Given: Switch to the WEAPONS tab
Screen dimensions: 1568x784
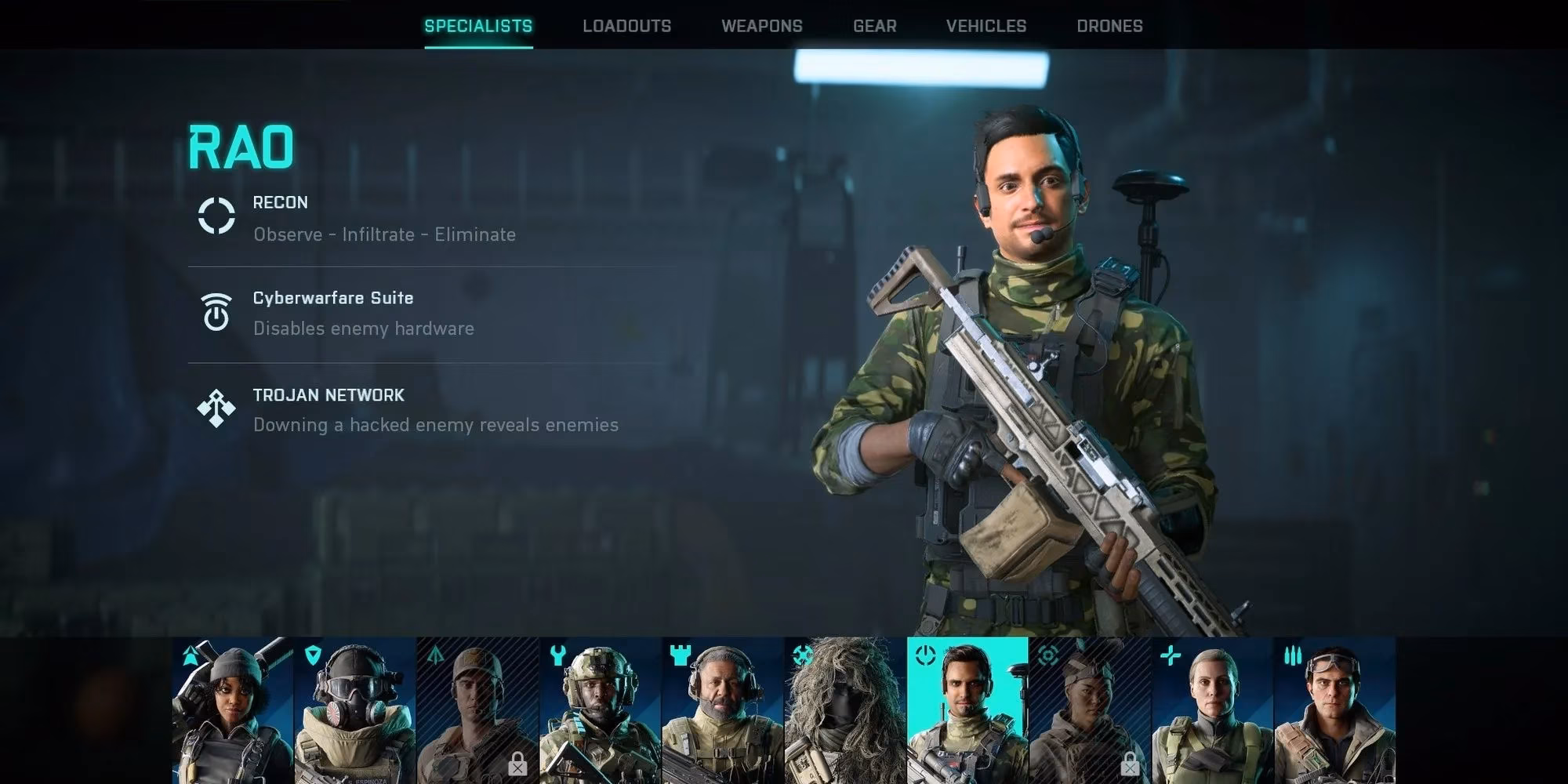Looking at the screenshot, I should pyautogui.click(x=761, y=25).
